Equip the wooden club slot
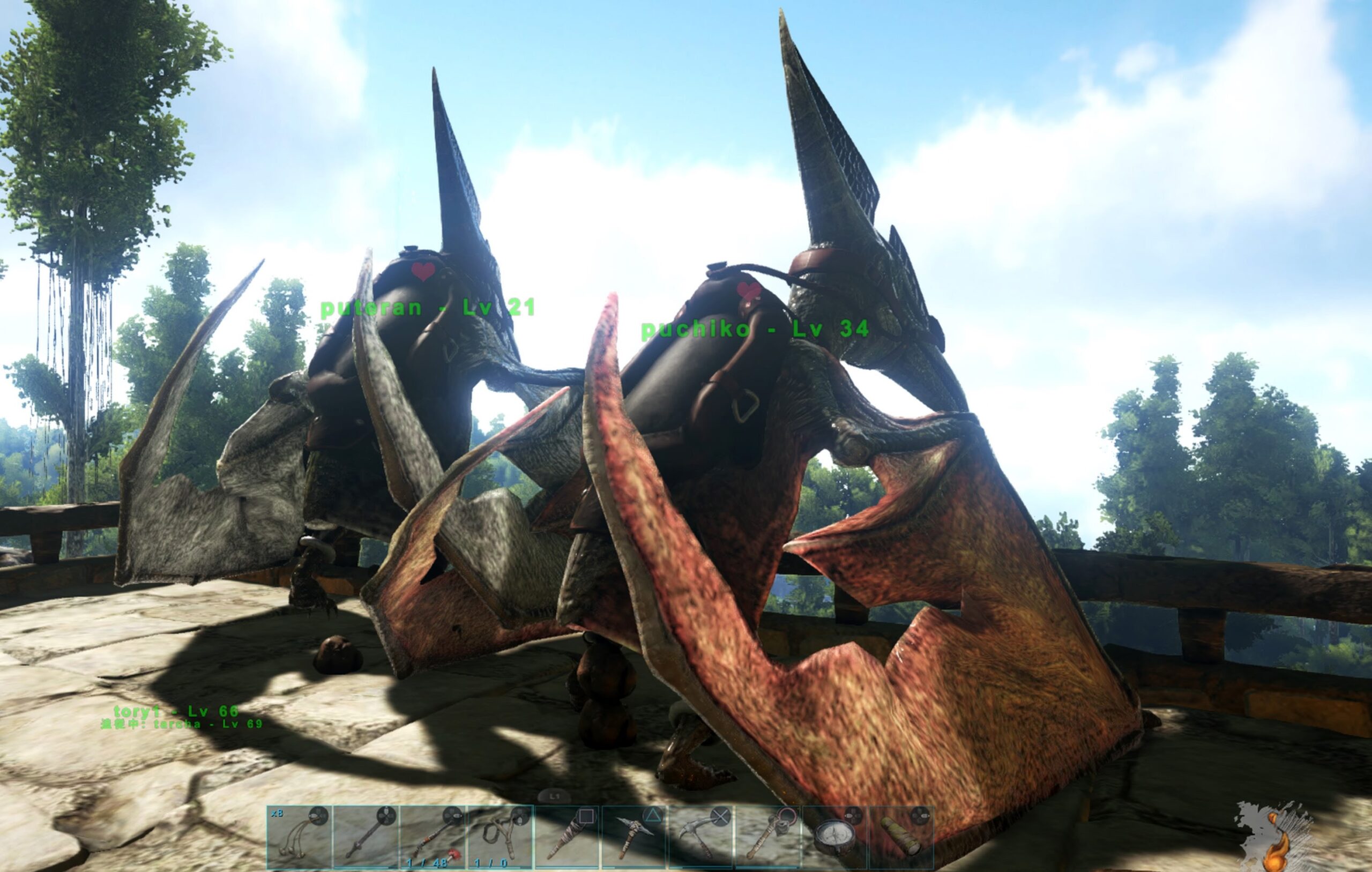 568,837
